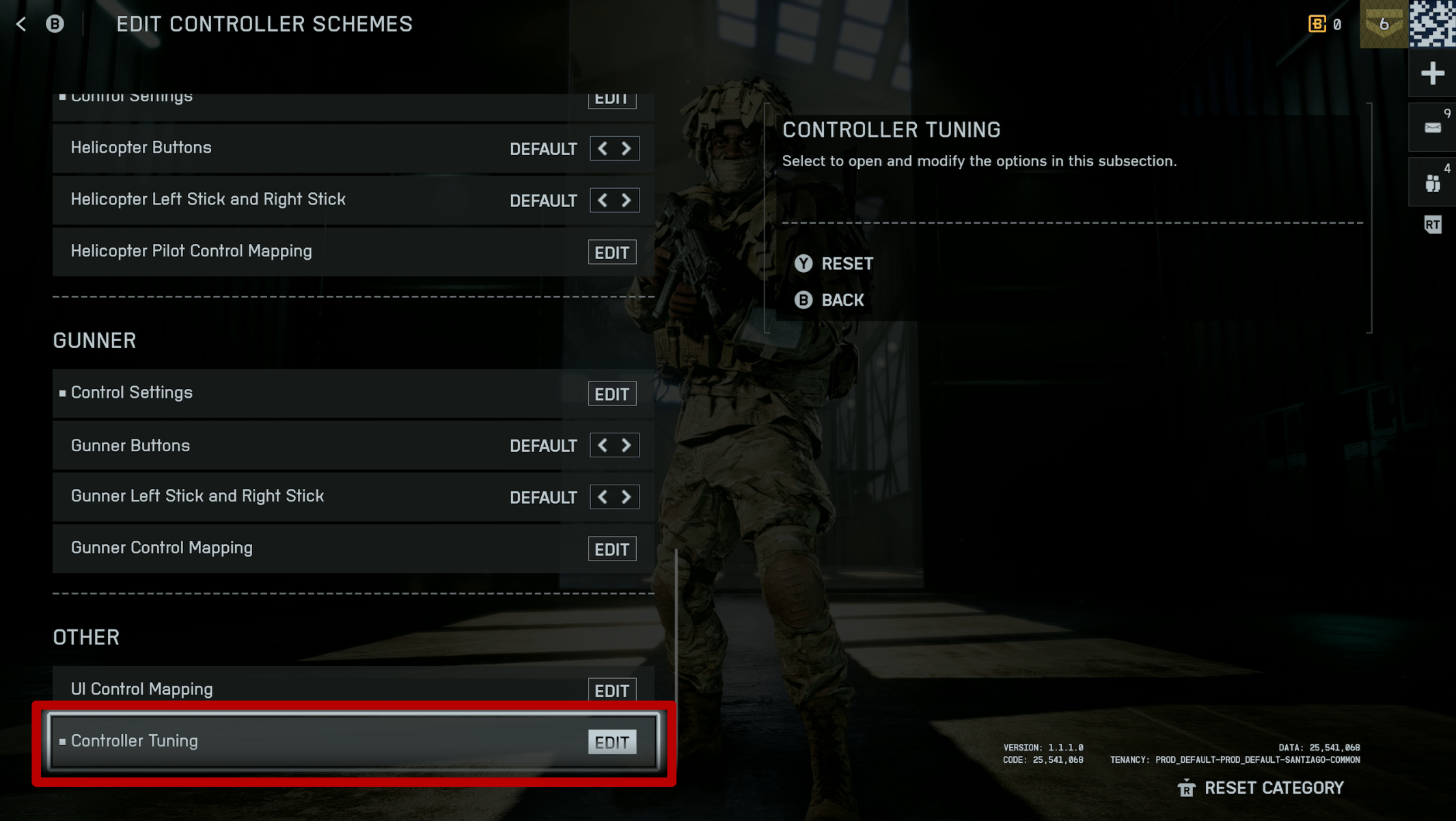Step Gunner Buttons back with the left arrow
This screenshot has width=1456, height=821.
(x=602, y=445)
